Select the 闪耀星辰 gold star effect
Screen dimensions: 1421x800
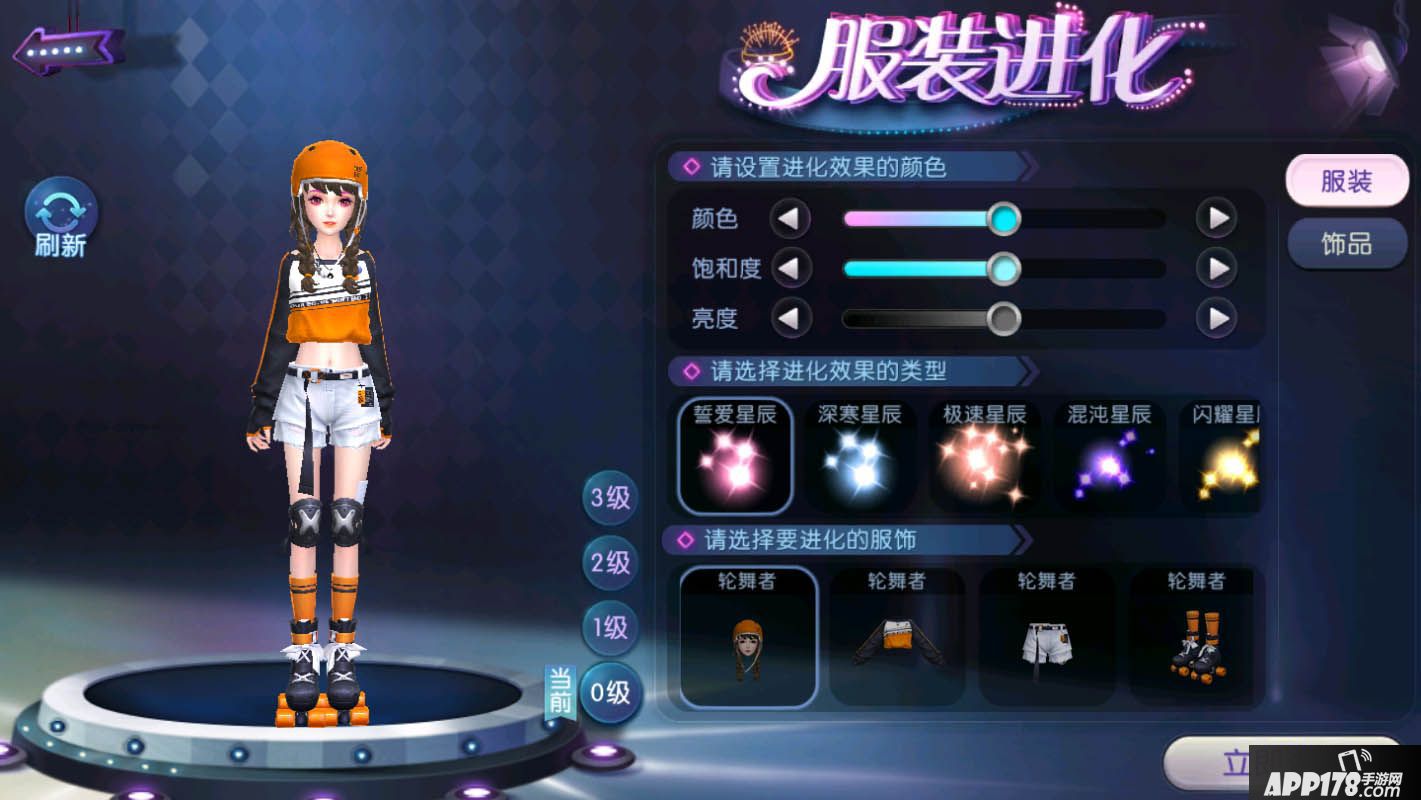(1228, 457)
